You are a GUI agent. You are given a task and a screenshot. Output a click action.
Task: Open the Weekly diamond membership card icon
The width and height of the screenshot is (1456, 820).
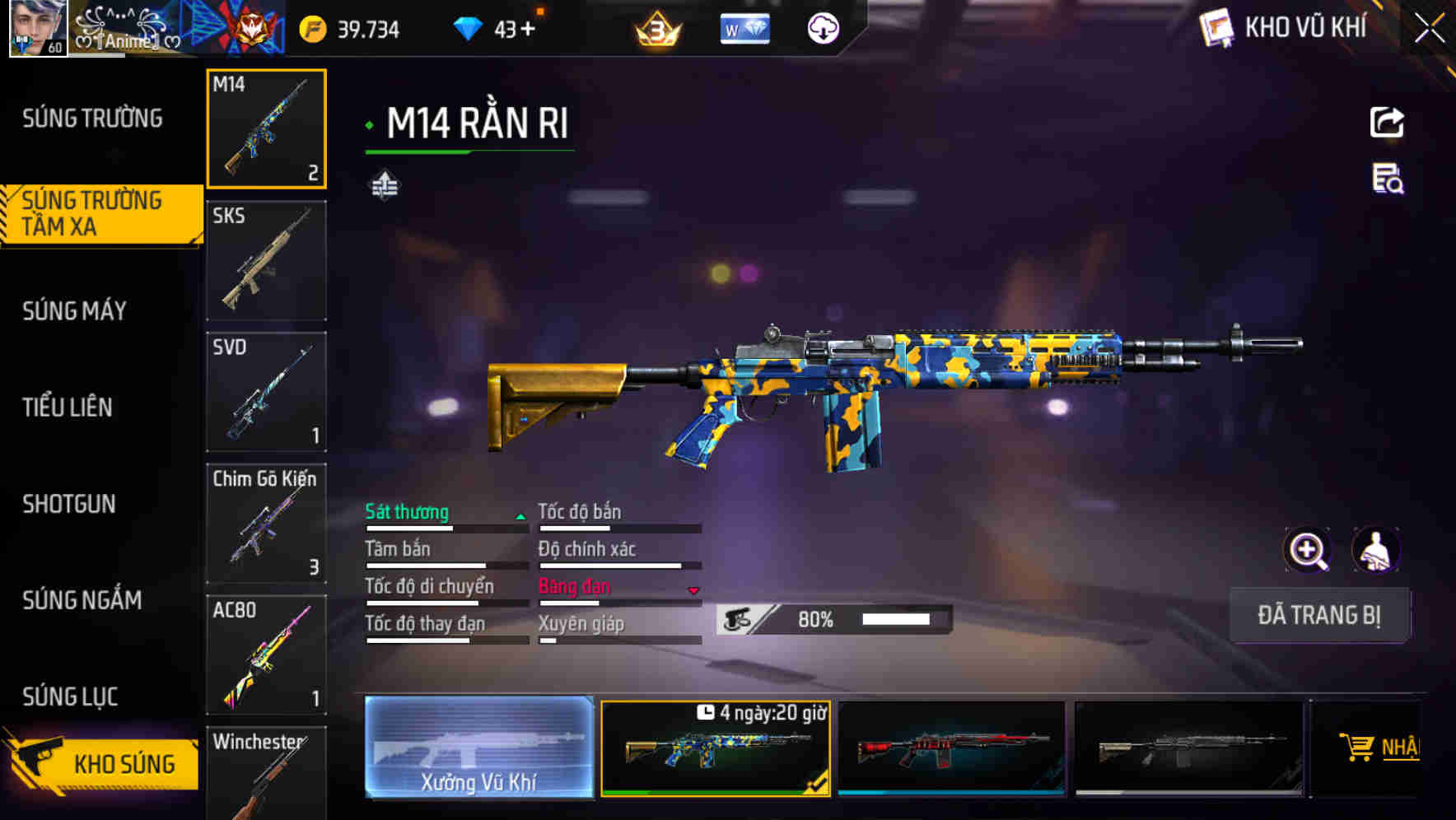(x=744, y=27)
